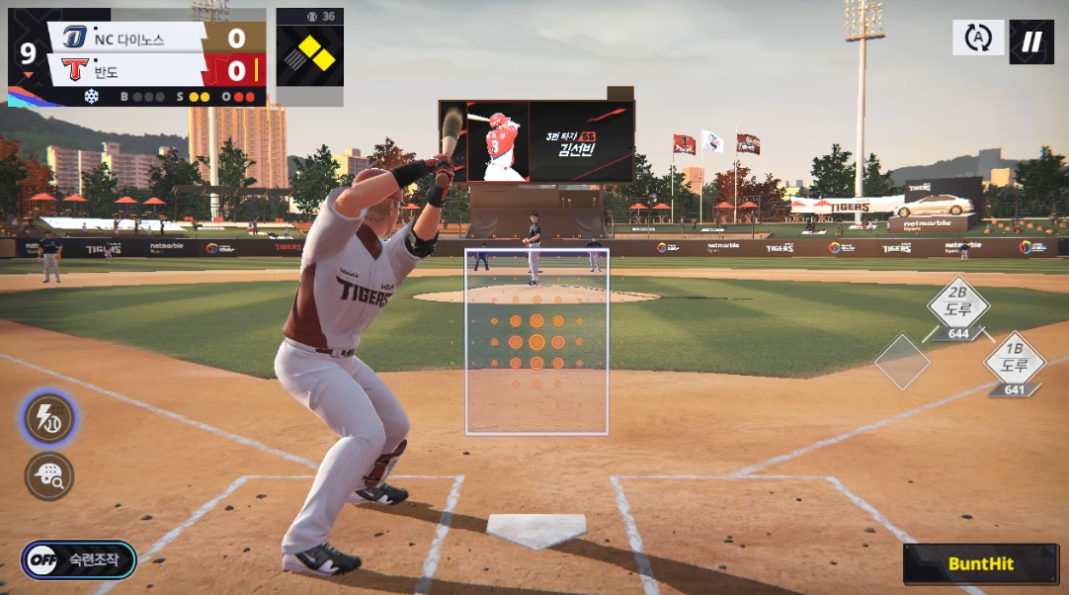1069x595 pixels.
Task: Select the empty diamond base button
Action: point(902,361)
